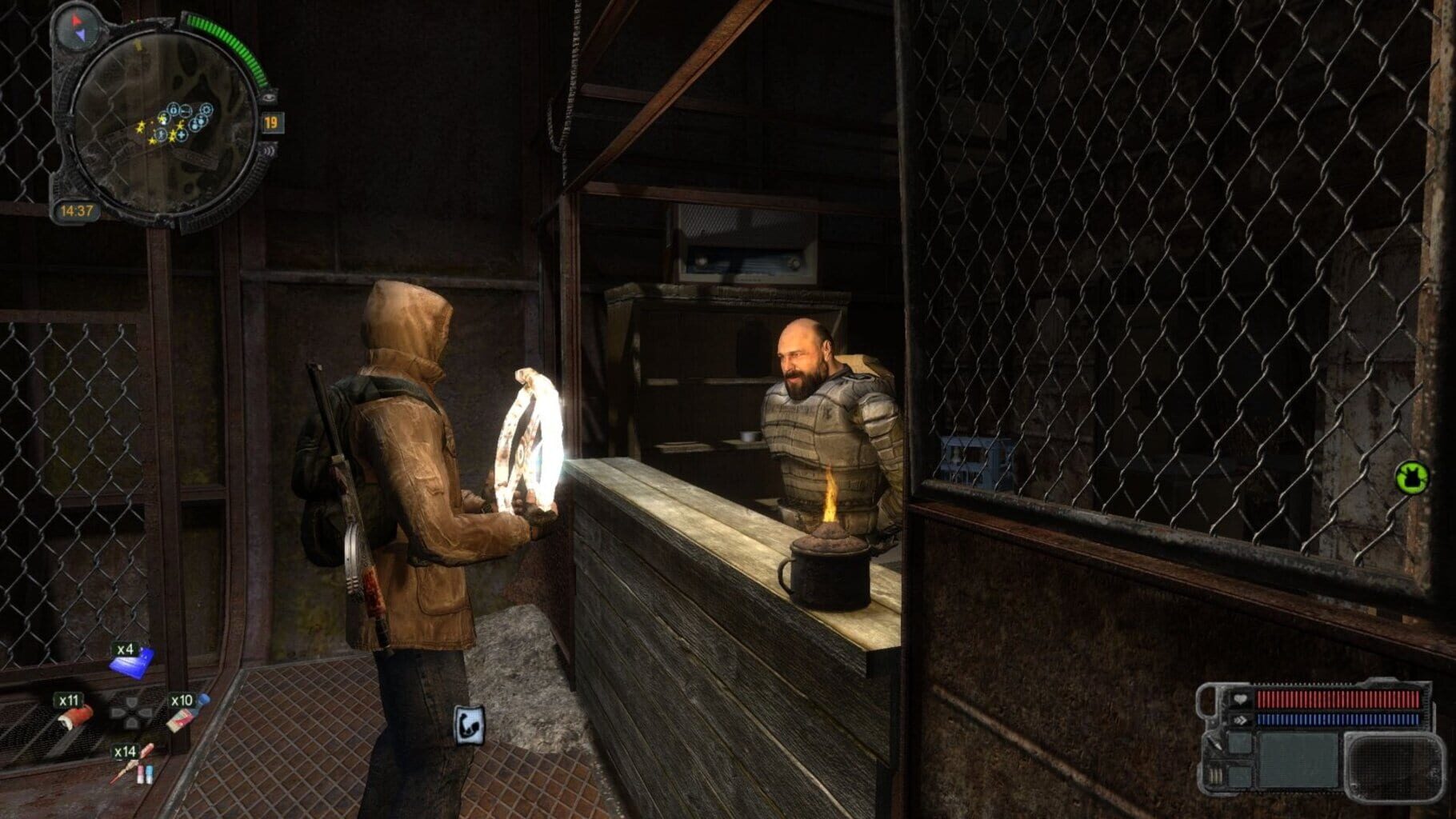Screen dimensions: 1456x819
Task: Click the heart icon beside the health bar
Action: point(1240,699)
